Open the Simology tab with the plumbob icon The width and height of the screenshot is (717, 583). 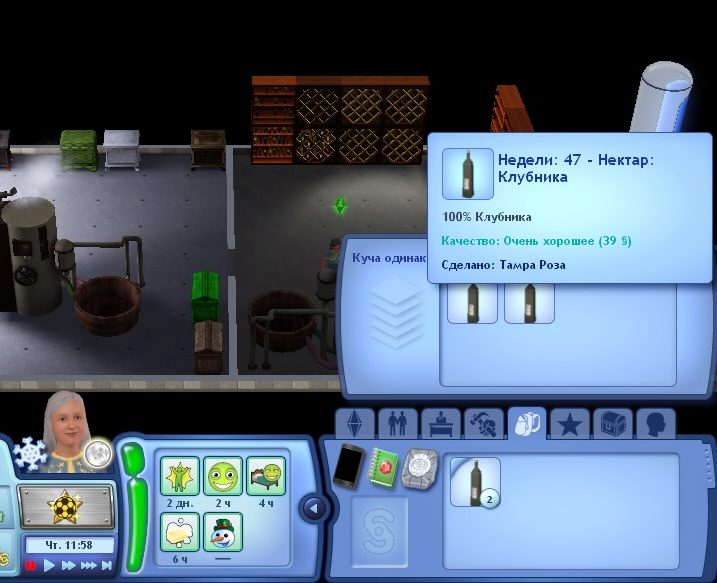click(x=353, y=425)
